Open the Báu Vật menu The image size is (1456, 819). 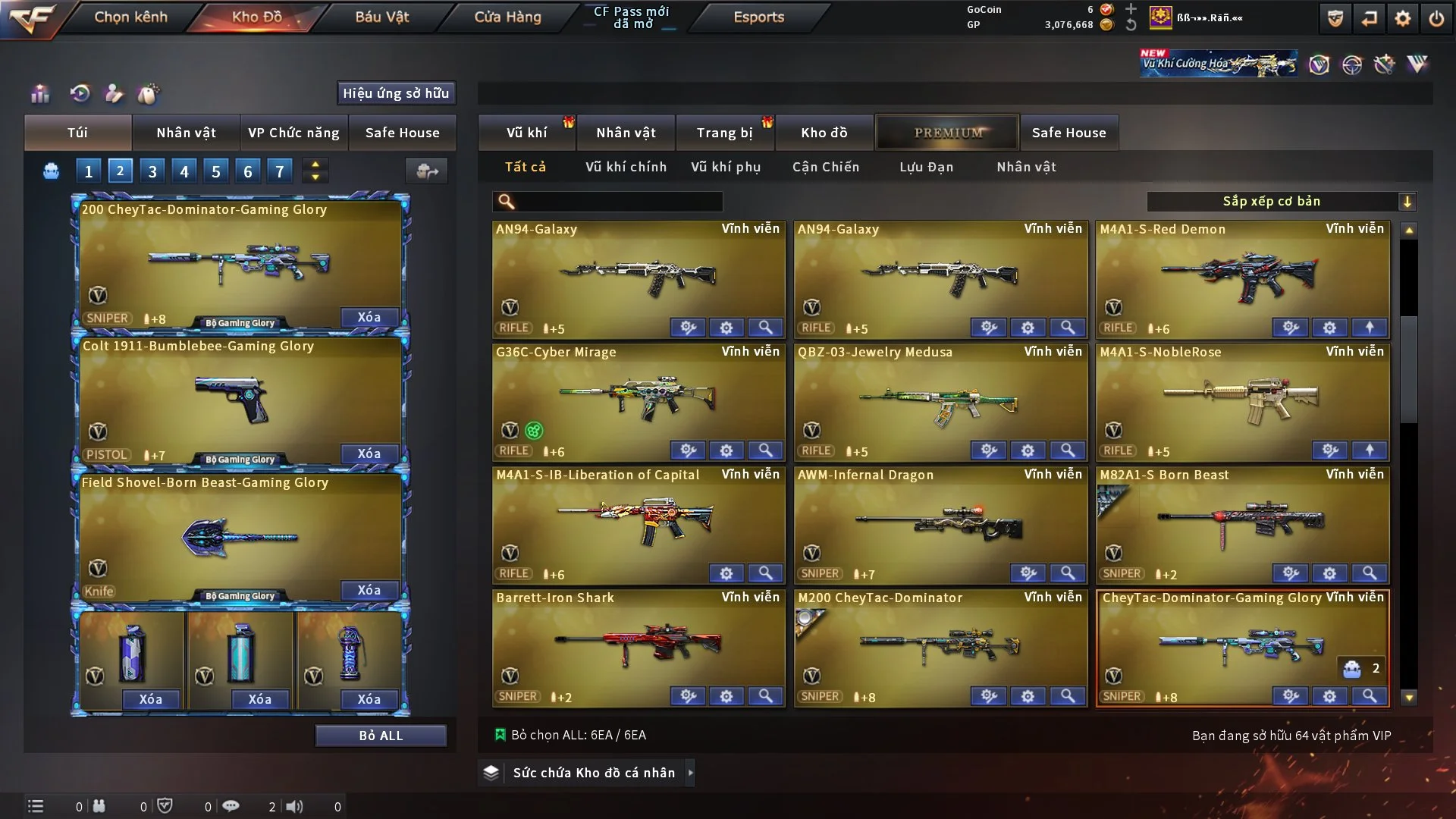381,17
